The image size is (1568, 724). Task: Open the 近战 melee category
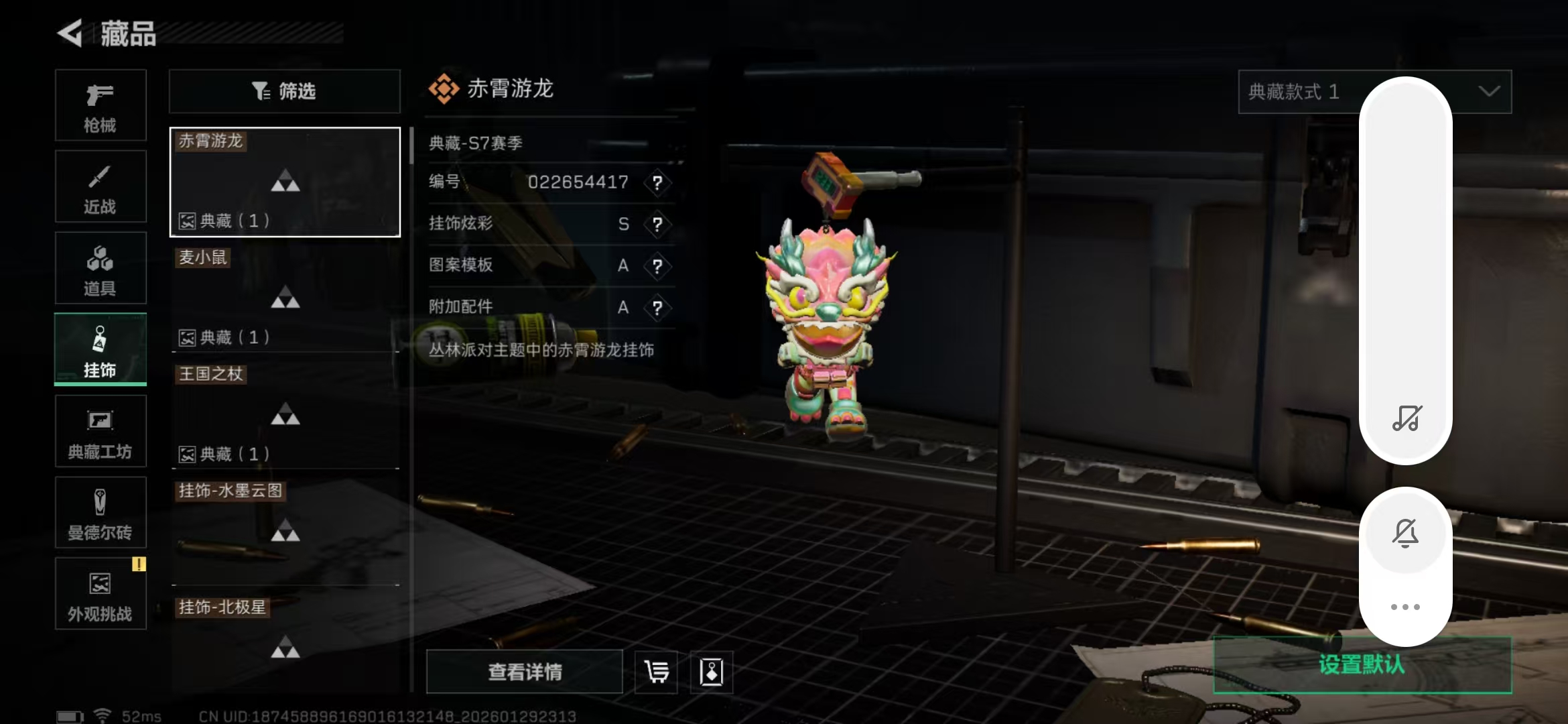pos(101,186)
